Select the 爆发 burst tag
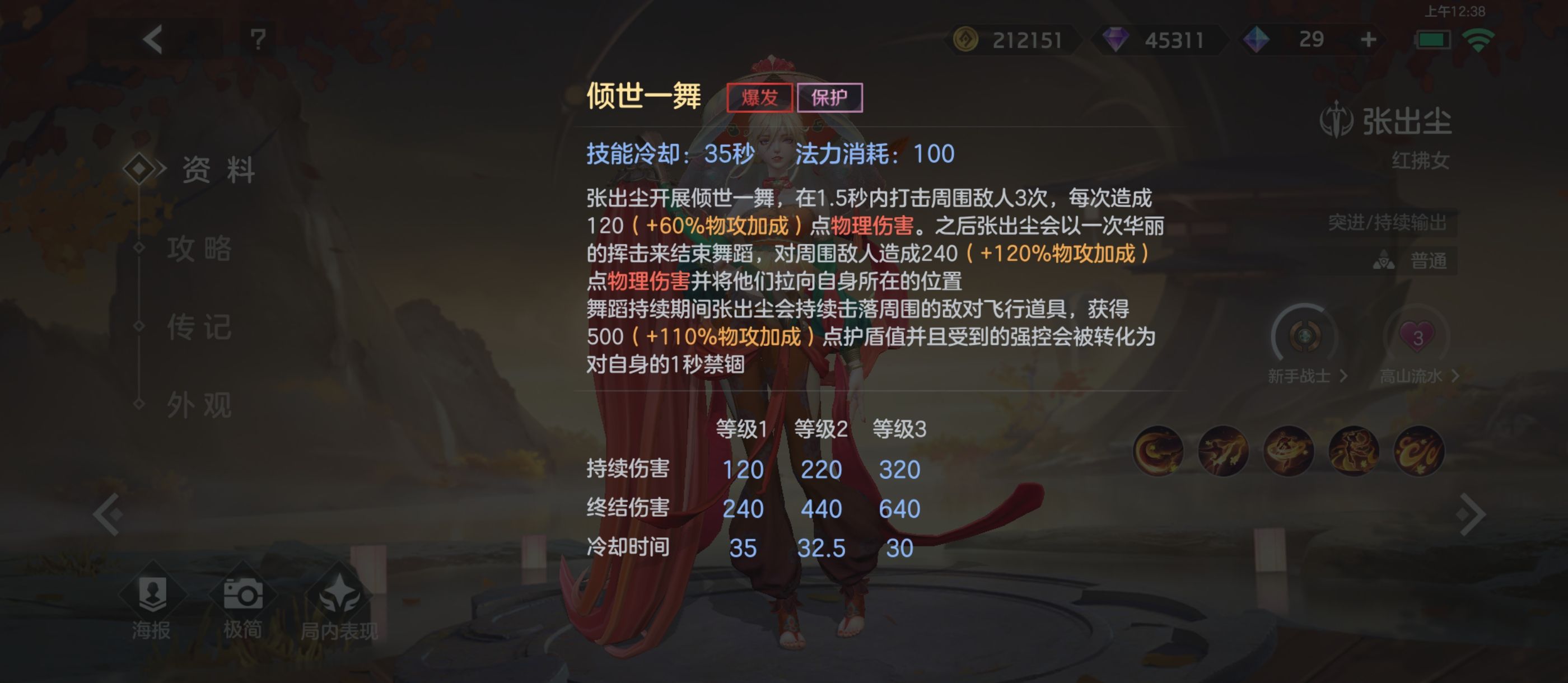The width and height of the screenshot is (1568, 683). [760, 97]
